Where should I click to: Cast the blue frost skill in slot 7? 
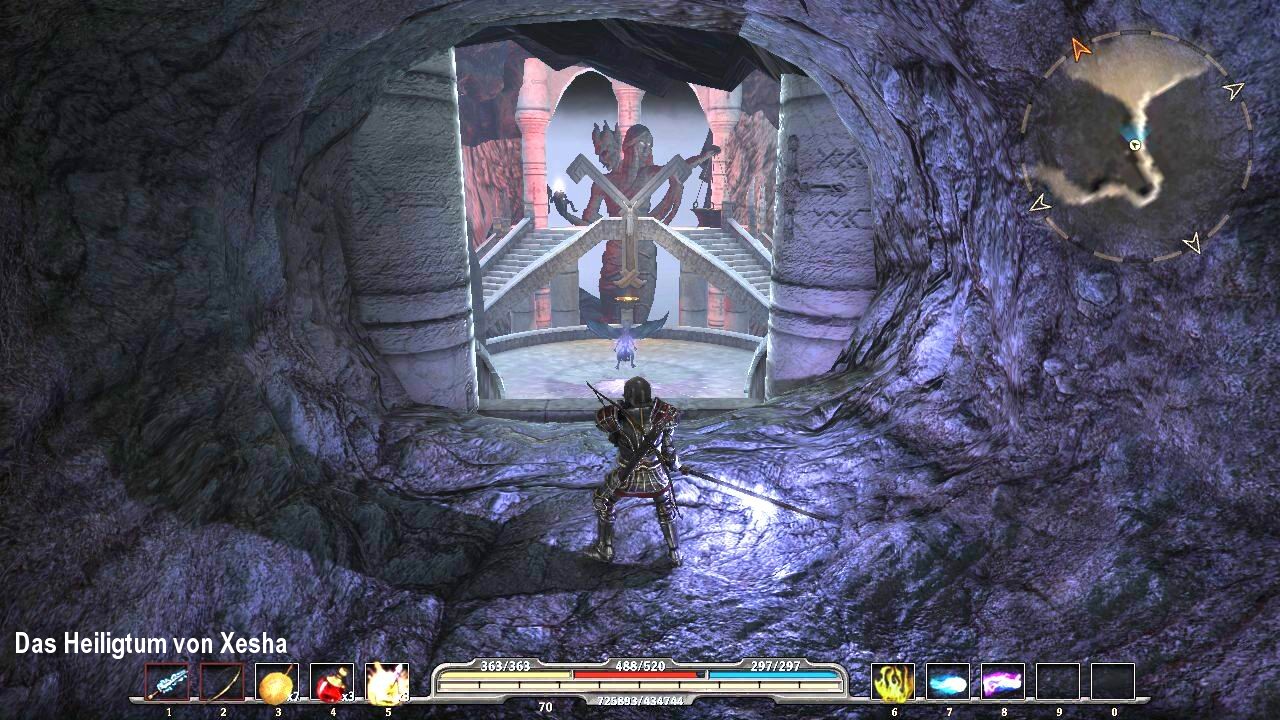947,683
